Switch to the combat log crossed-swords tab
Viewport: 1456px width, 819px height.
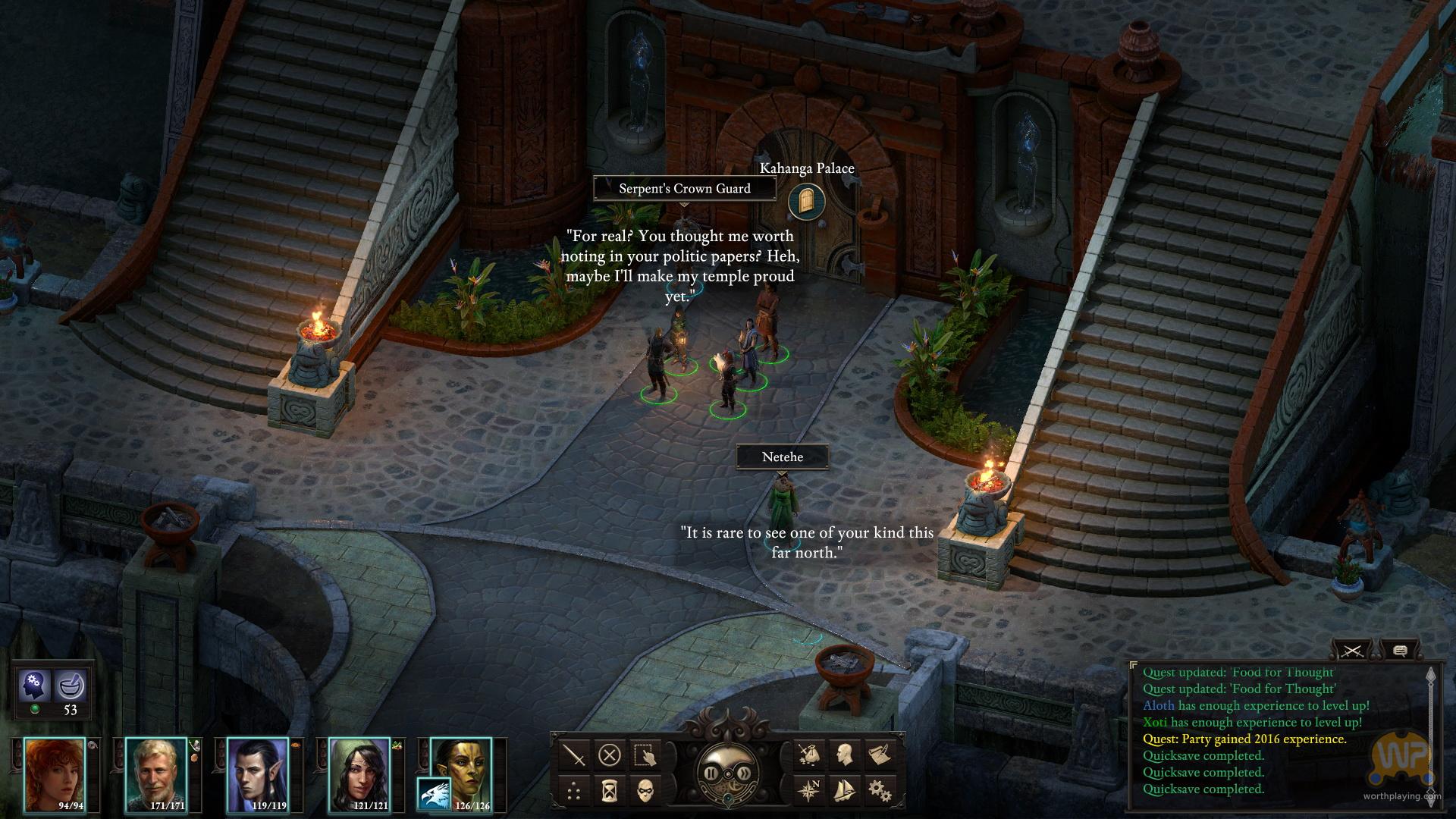point(1352,651)
